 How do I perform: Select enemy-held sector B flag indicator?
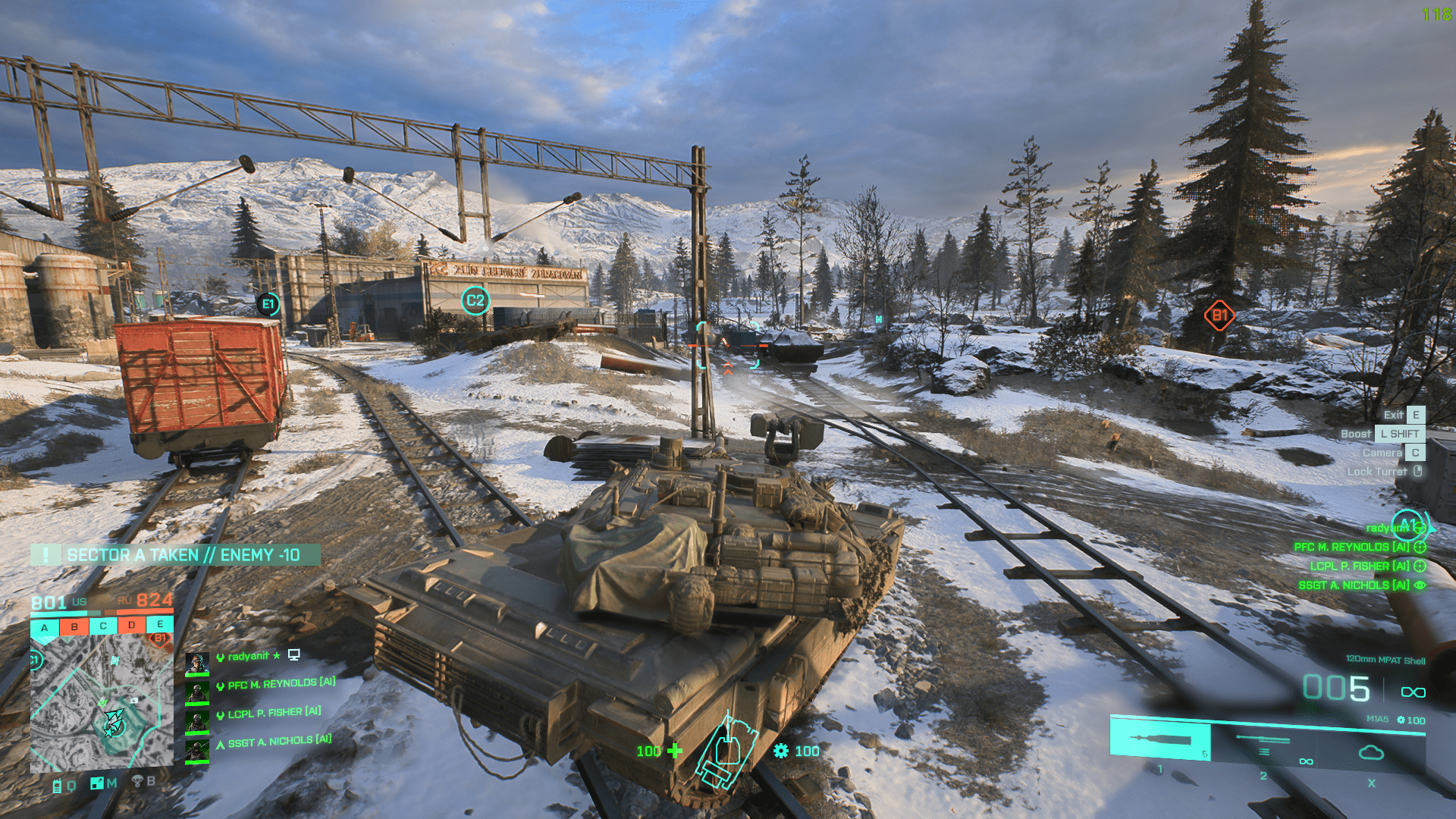click(74, 627)
